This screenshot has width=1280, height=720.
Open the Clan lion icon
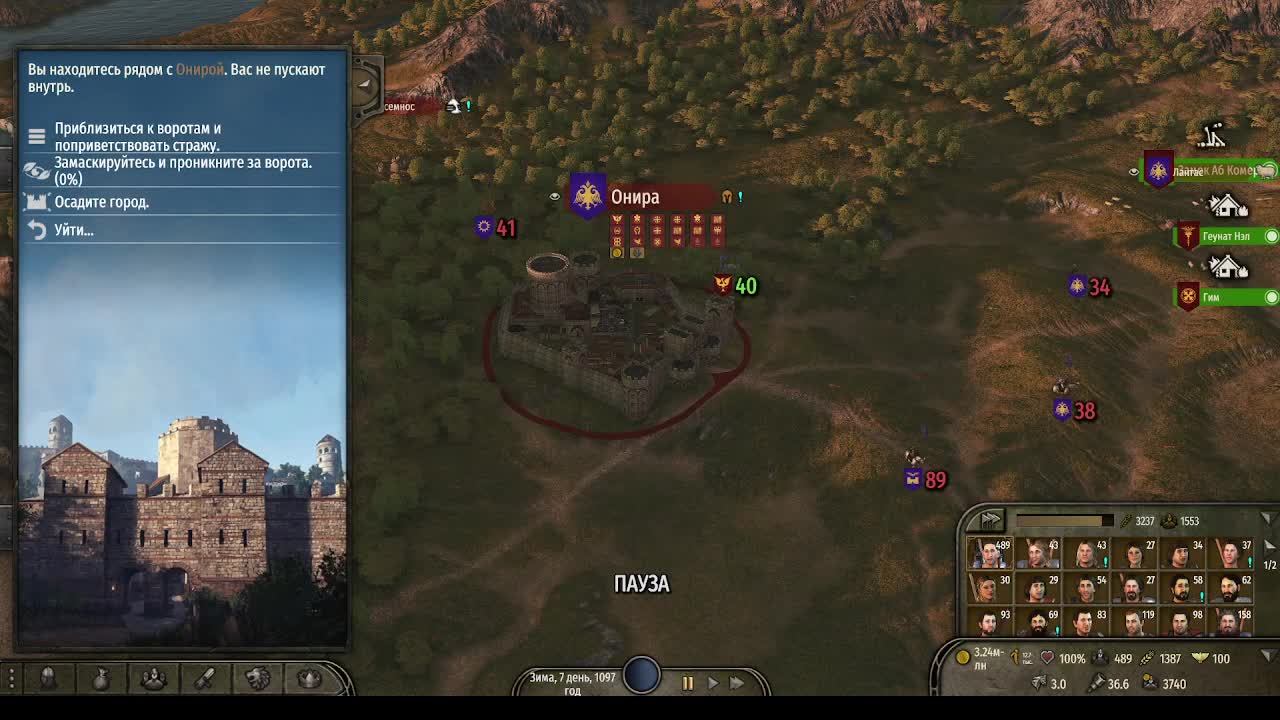coord(258,678)
